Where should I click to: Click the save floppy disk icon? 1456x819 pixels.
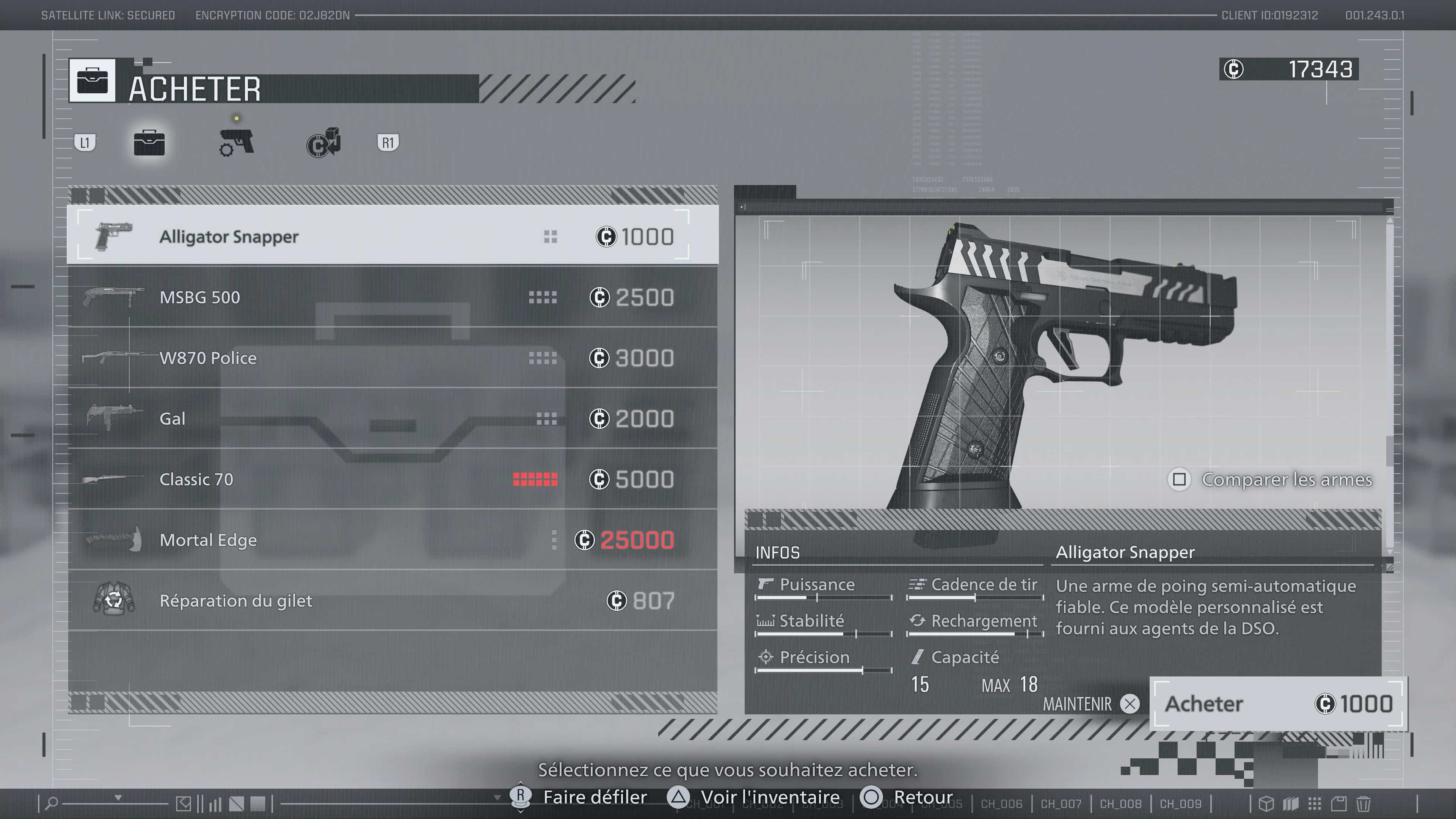(x=1338, y=803)
